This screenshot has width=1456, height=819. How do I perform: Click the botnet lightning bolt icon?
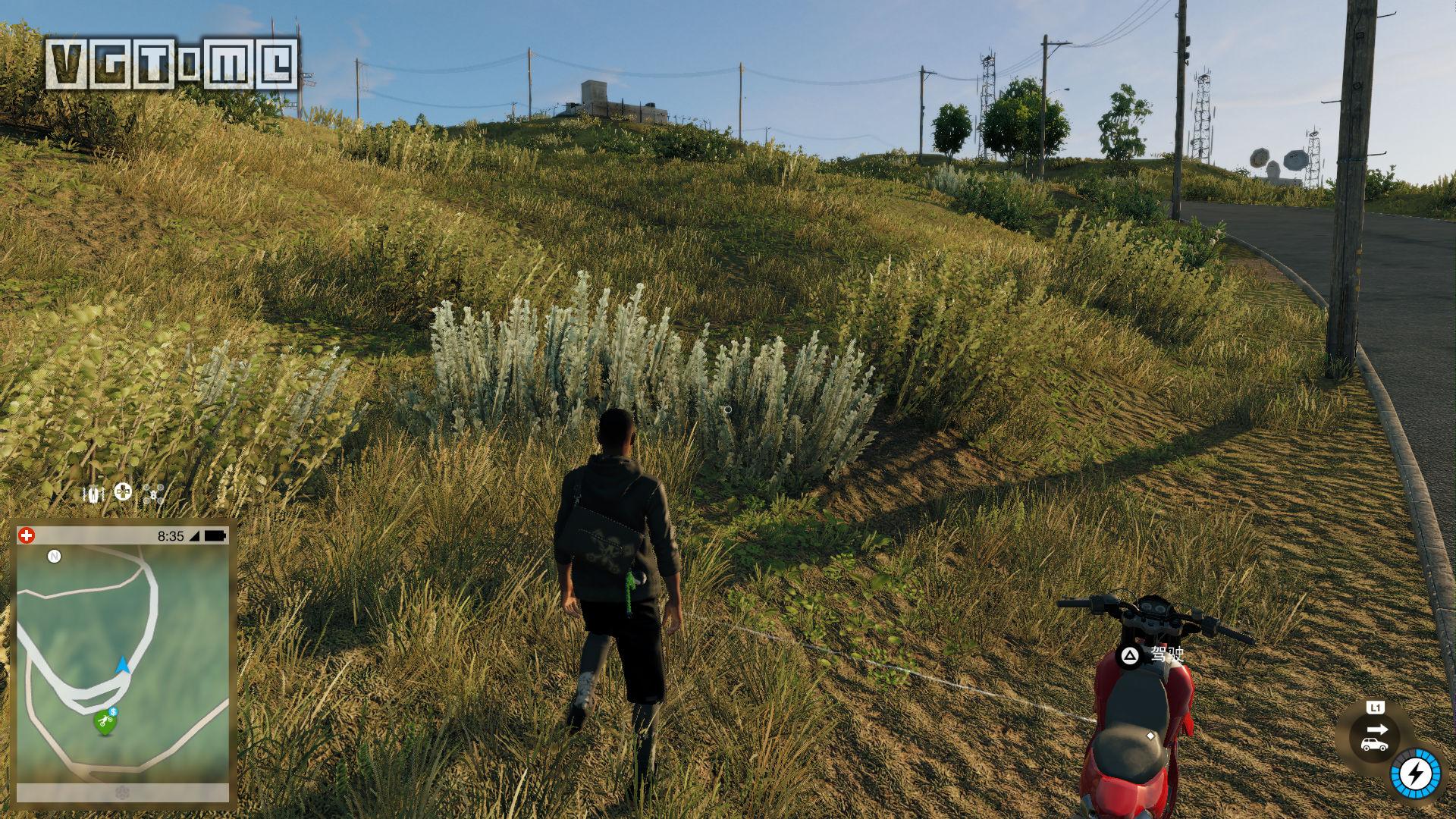click(x=1415, y=774)
